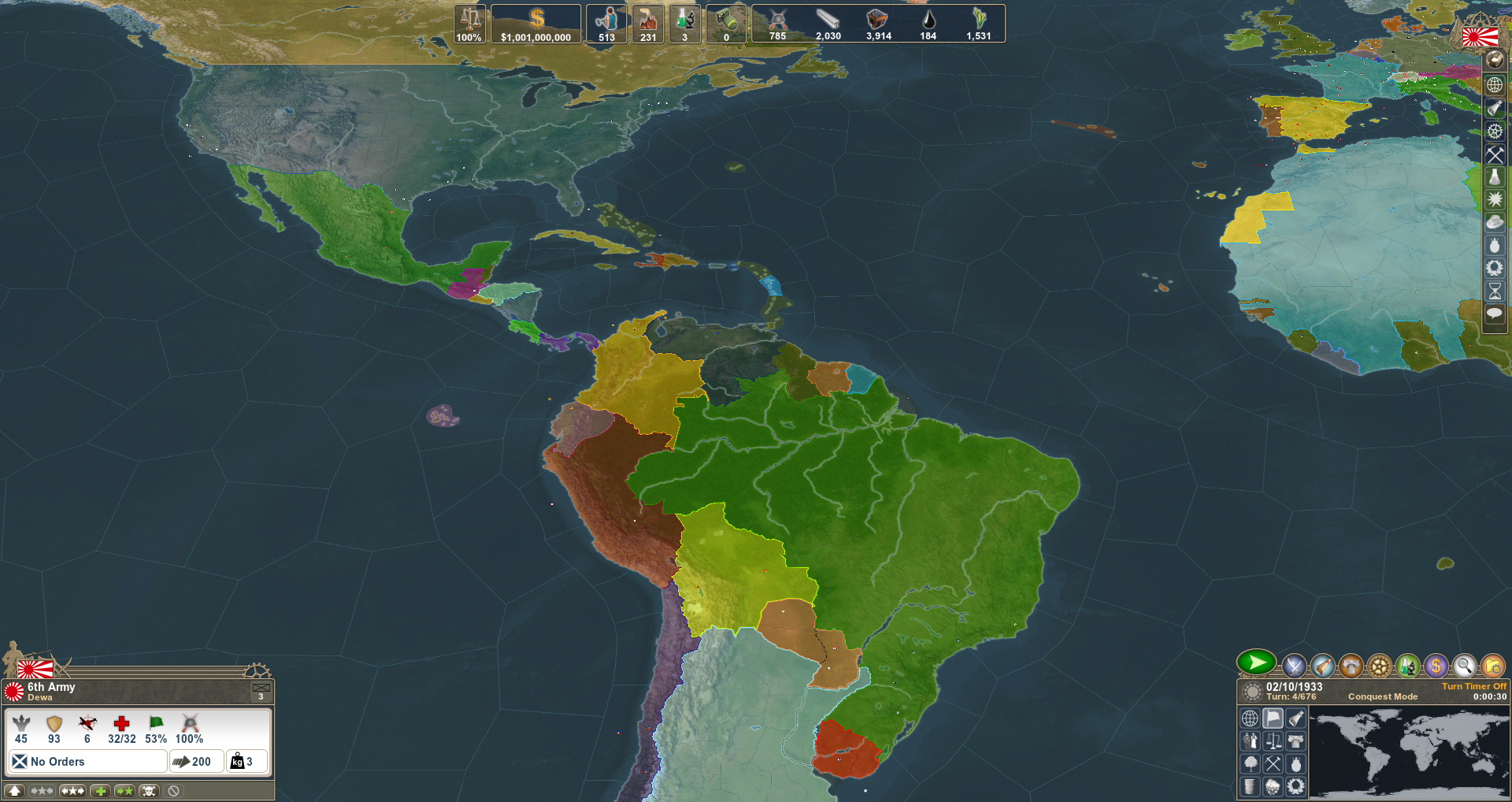This screenshot has width=1512, height=802.
Task: Click Turn Timer Off label
Action: (1473, 686)
